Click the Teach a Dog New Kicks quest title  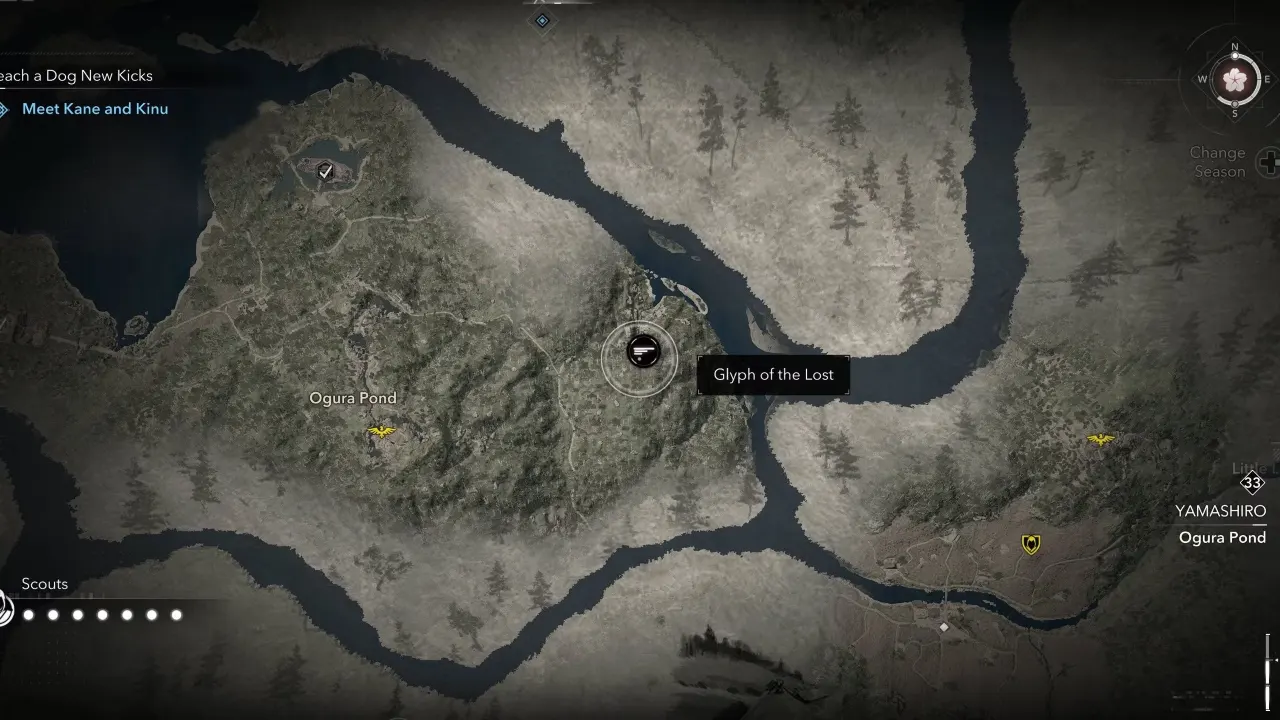(x=76, y=76)
